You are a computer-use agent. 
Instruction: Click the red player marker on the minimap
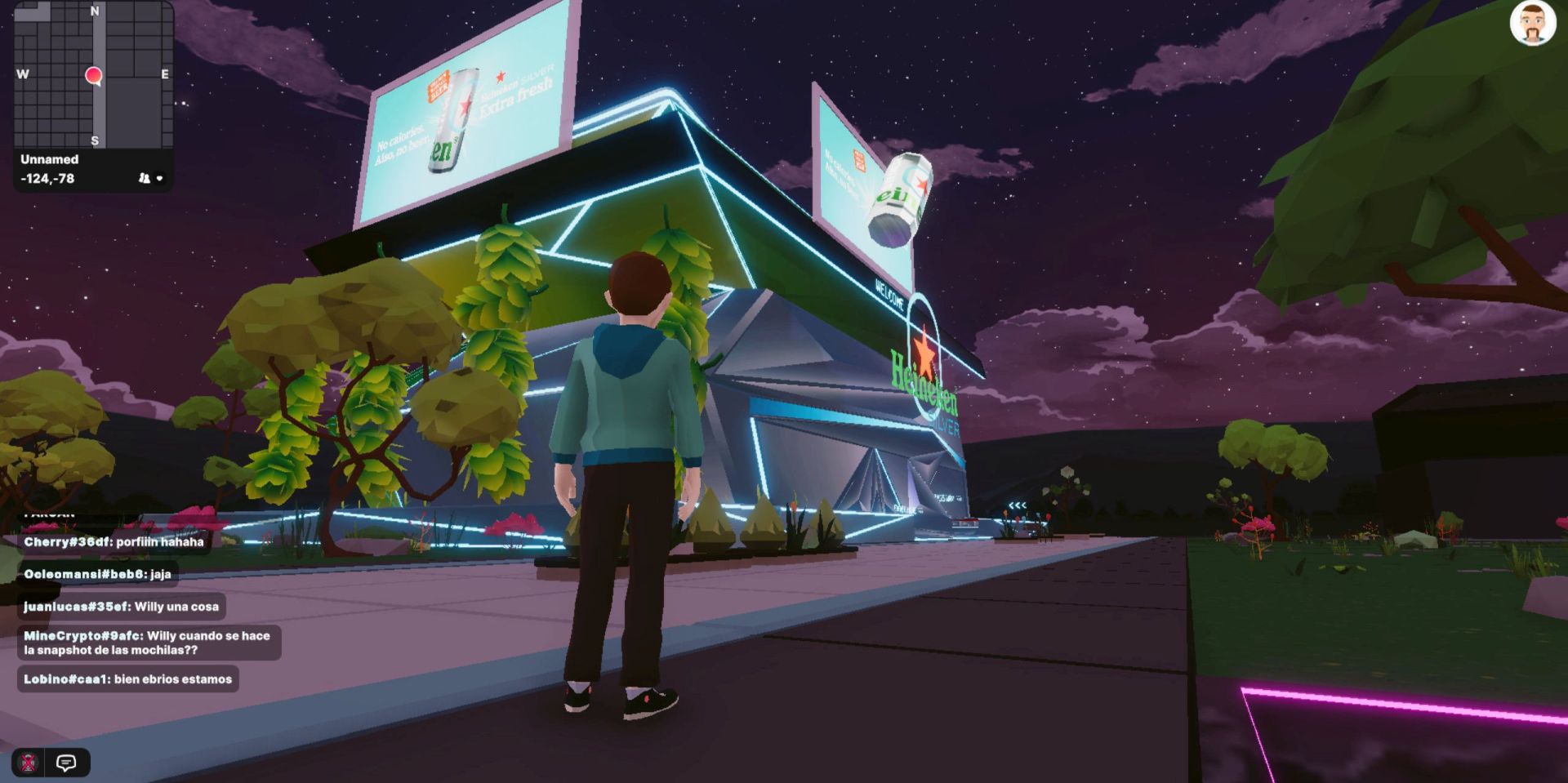coord(94,76)
